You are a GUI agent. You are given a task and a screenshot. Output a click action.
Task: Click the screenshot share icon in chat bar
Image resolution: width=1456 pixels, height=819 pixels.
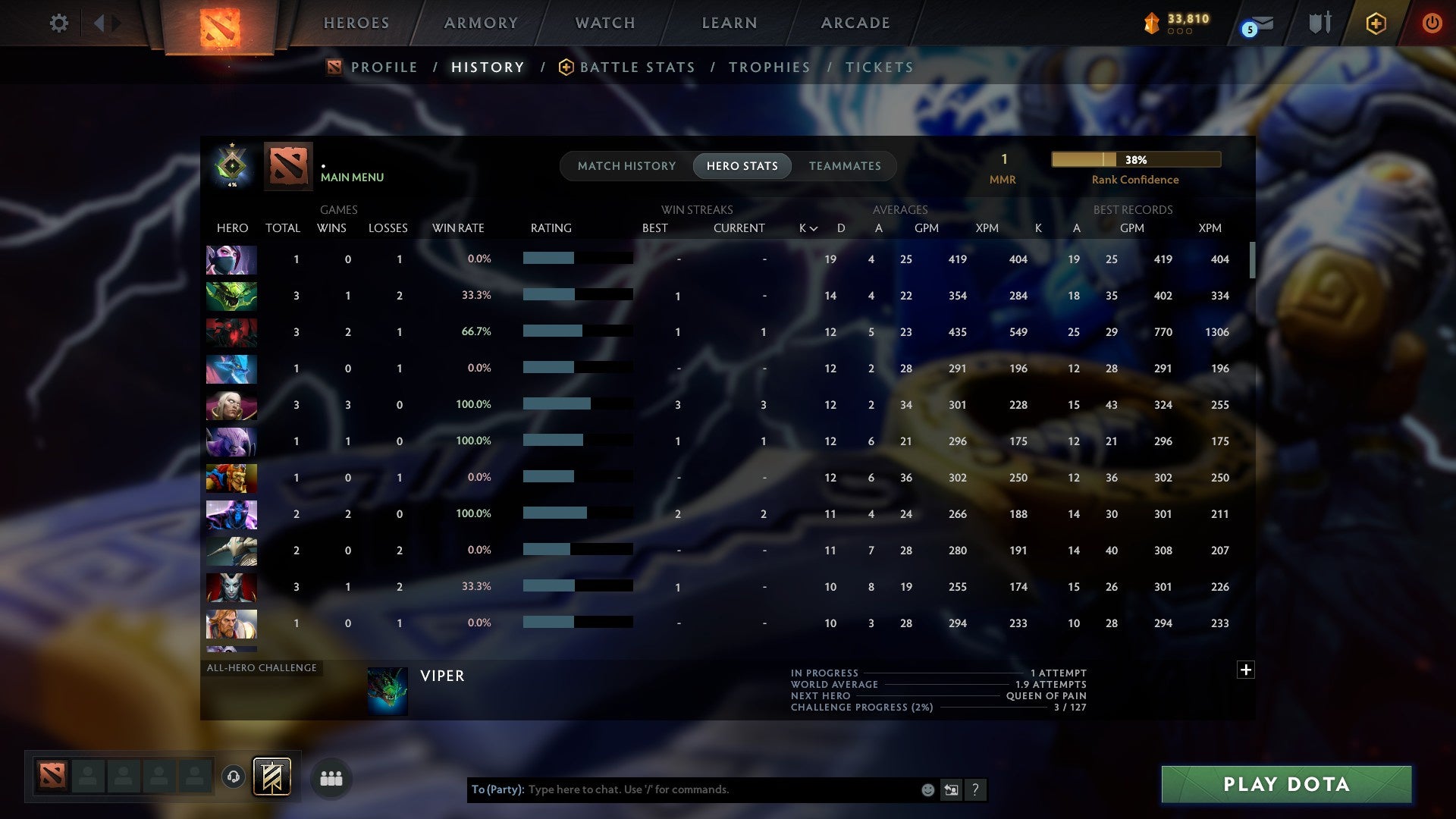click(x=950, y=789)
